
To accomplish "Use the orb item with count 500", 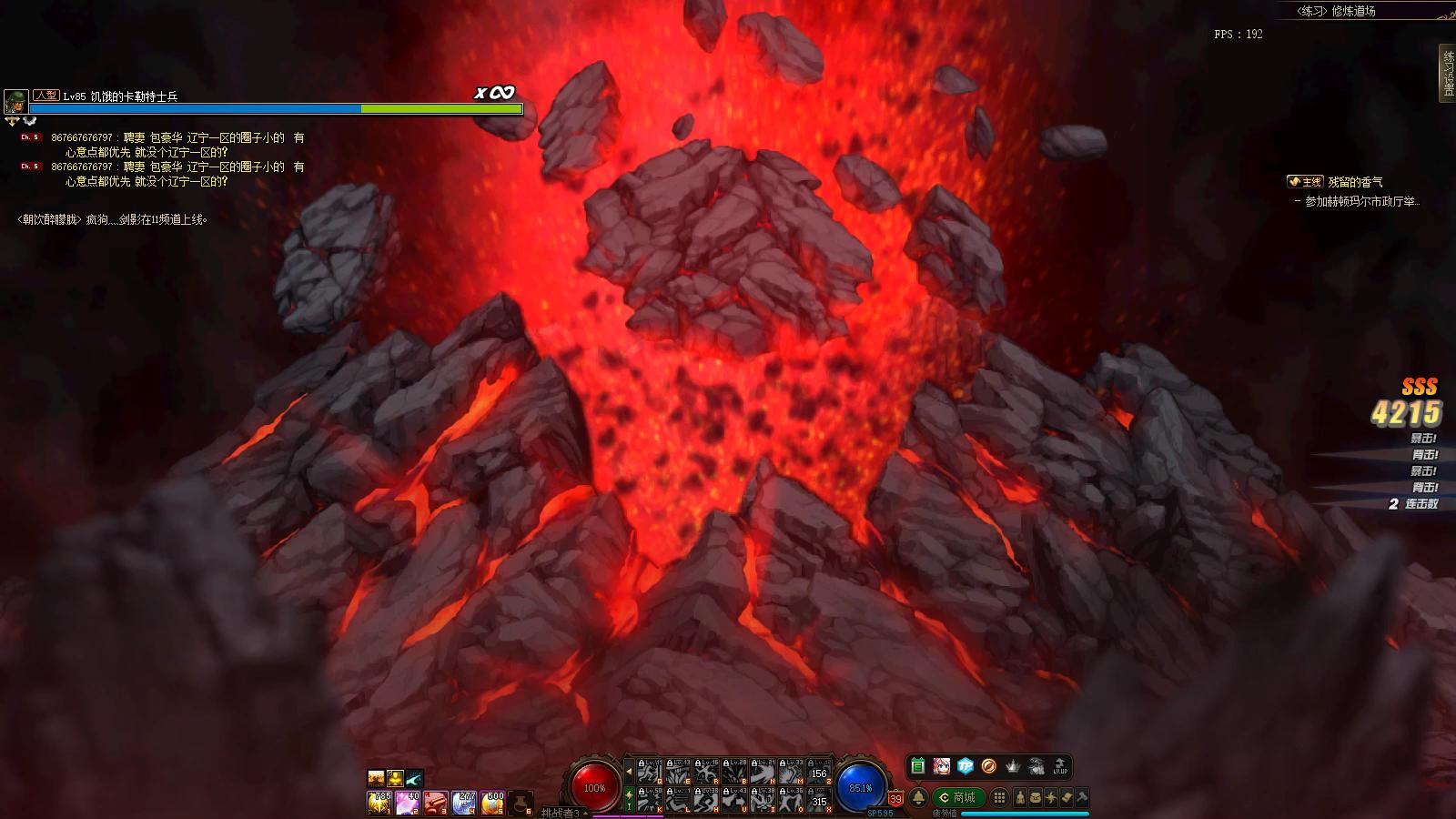I will [x=492, y=803].
